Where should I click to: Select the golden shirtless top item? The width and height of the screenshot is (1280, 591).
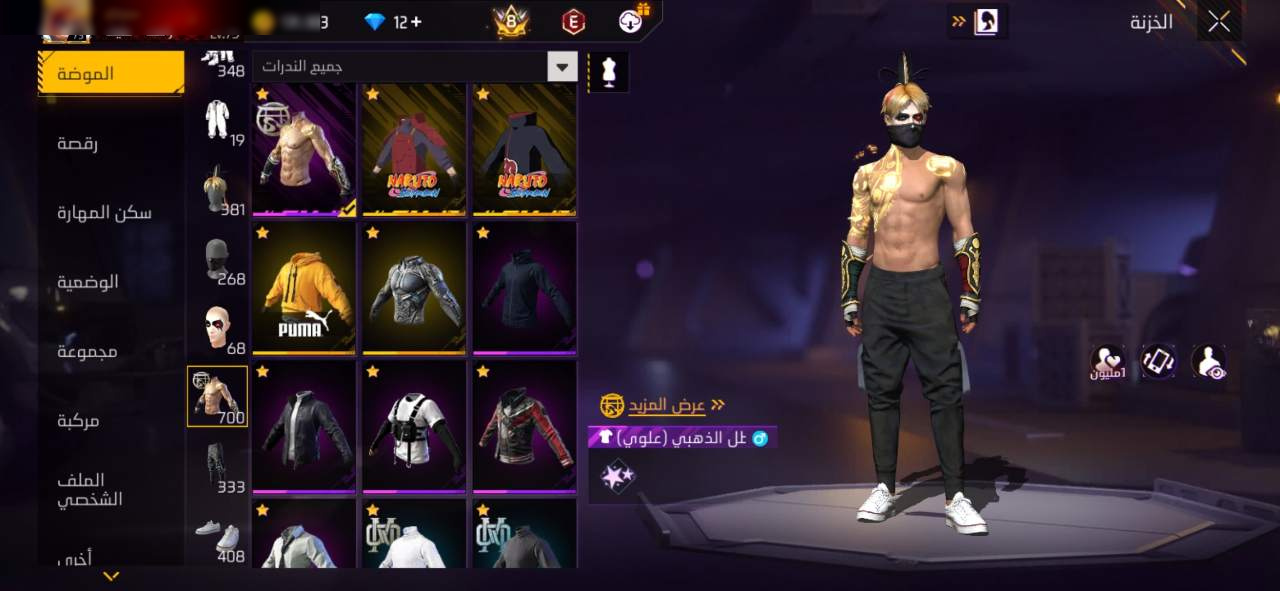click(304, 150)
